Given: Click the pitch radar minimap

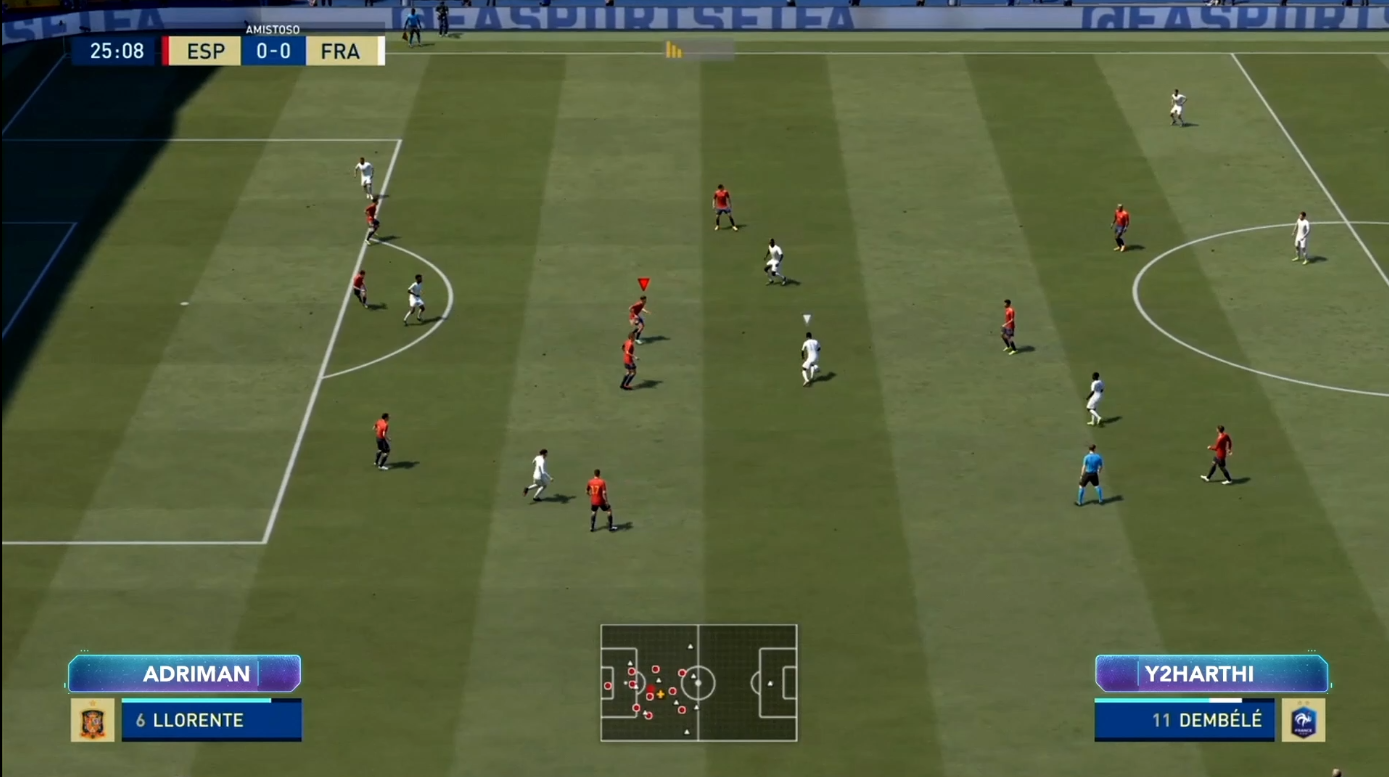Looking at the screenshot, I should click(x=698, y=683).
